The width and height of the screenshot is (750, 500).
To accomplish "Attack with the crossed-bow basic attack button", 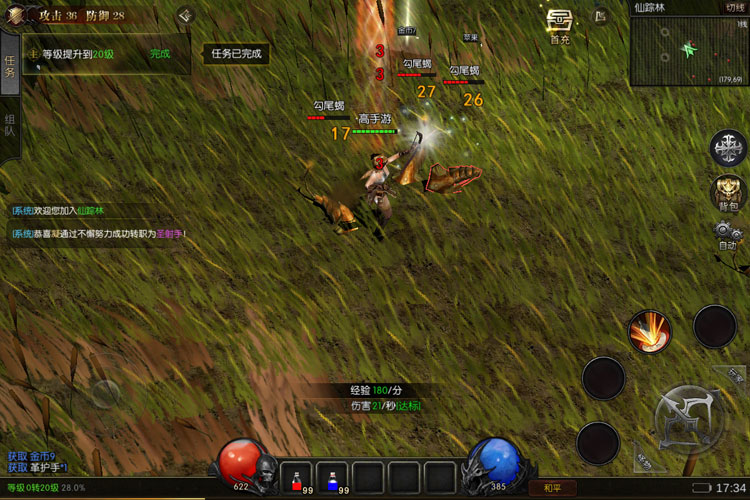I will pos(687,415).
